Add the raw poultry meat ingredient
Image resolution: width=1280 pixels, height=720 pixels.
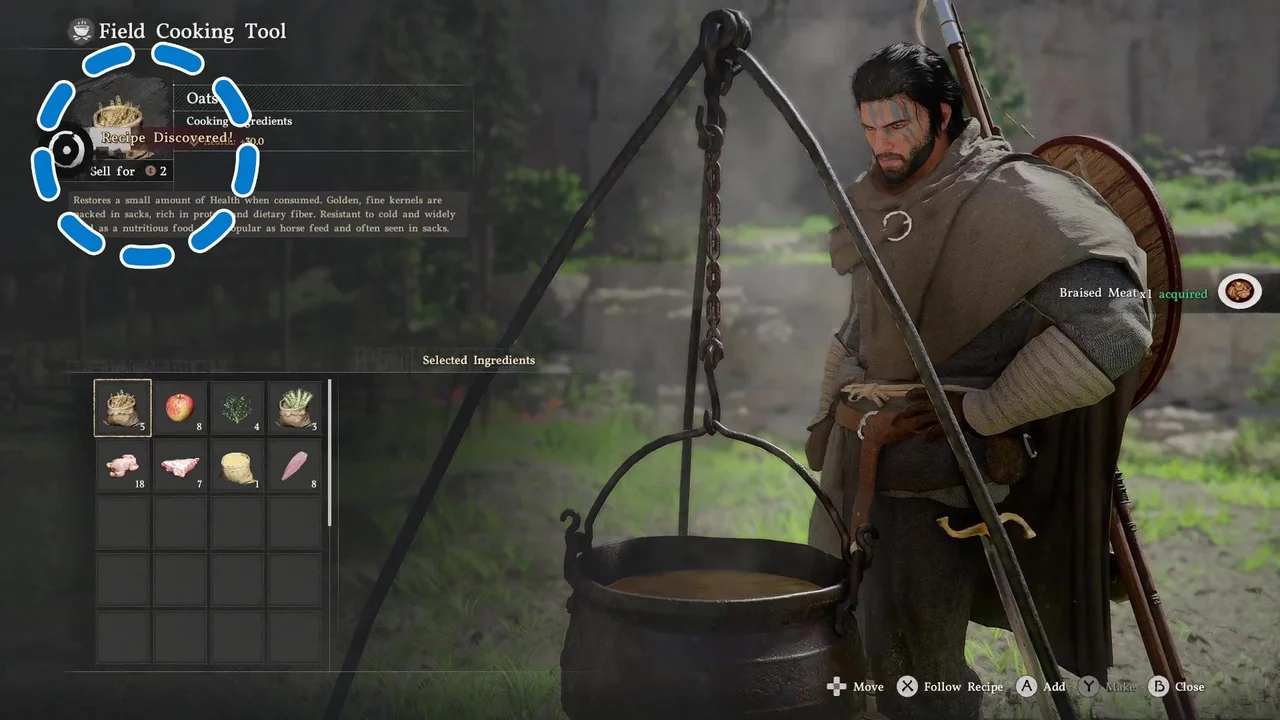(123, 466)
